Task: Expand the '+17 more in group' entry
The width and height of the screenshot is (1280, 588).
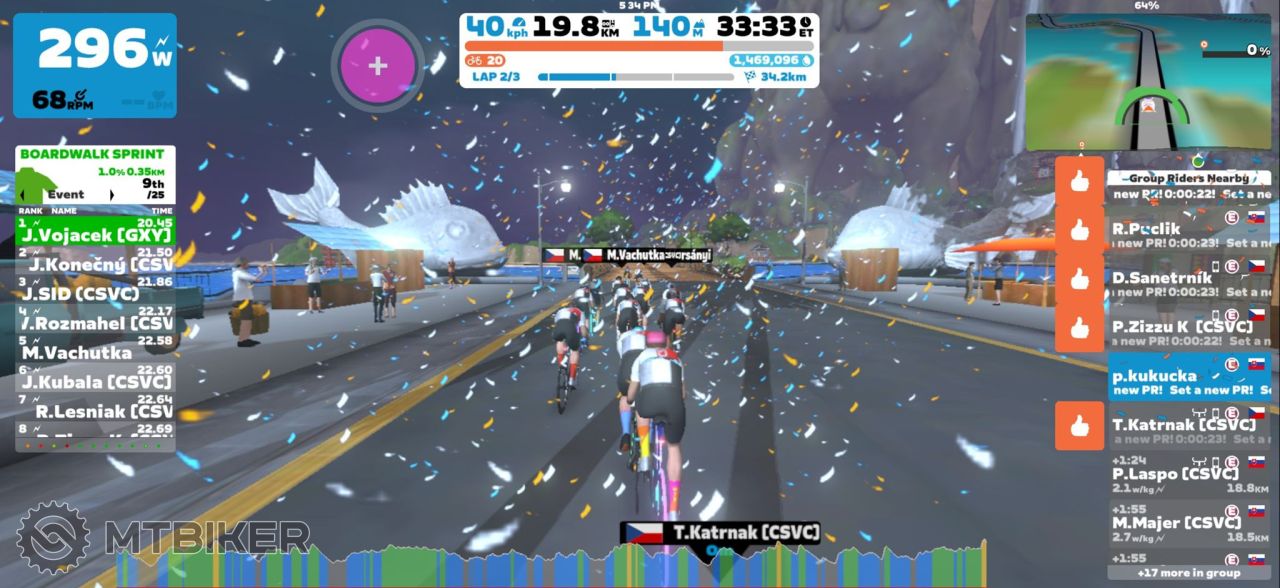Action: click(1188, 573)
